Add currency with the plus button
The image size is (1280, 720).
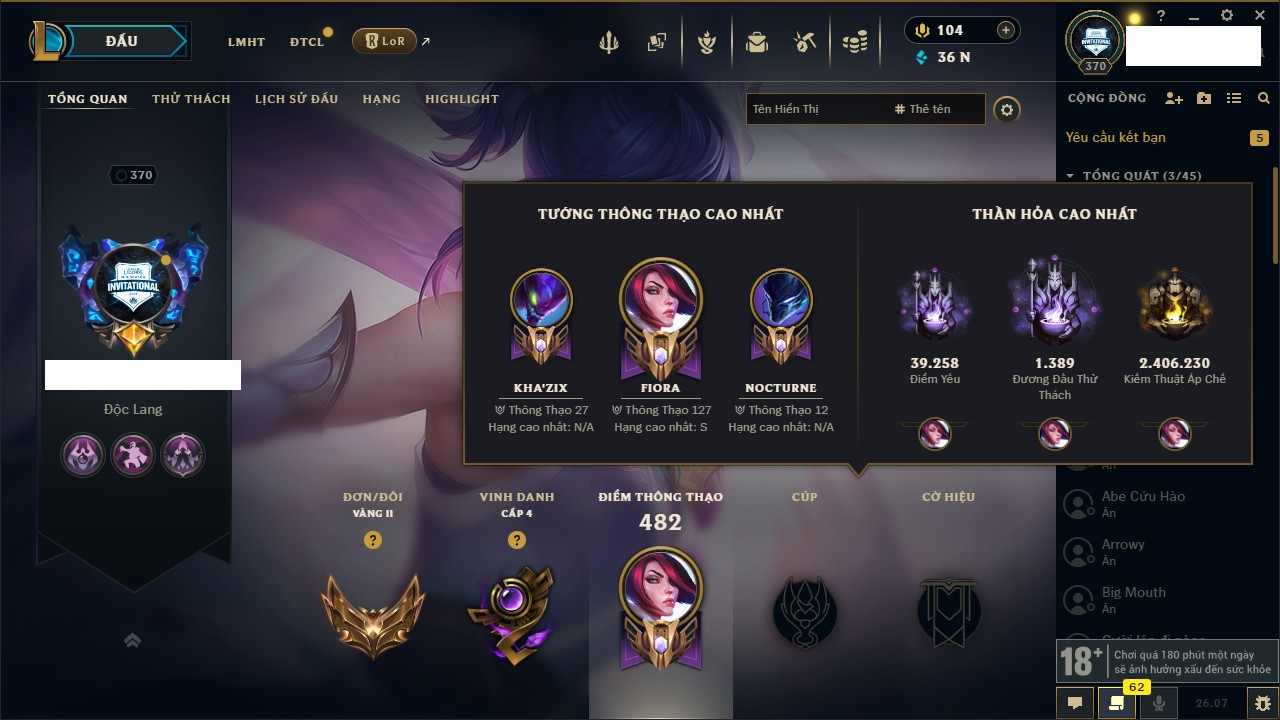pos(1006,30)
